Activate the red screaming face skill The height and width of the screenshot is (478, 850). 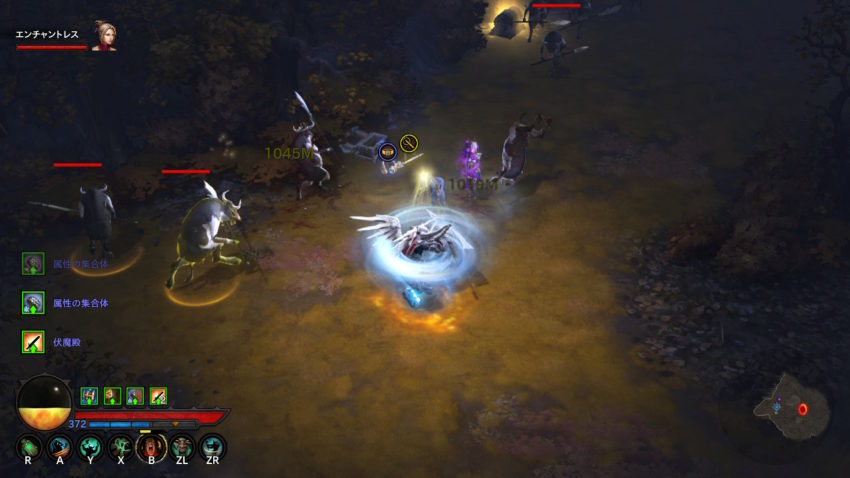(x=151, y=446)
